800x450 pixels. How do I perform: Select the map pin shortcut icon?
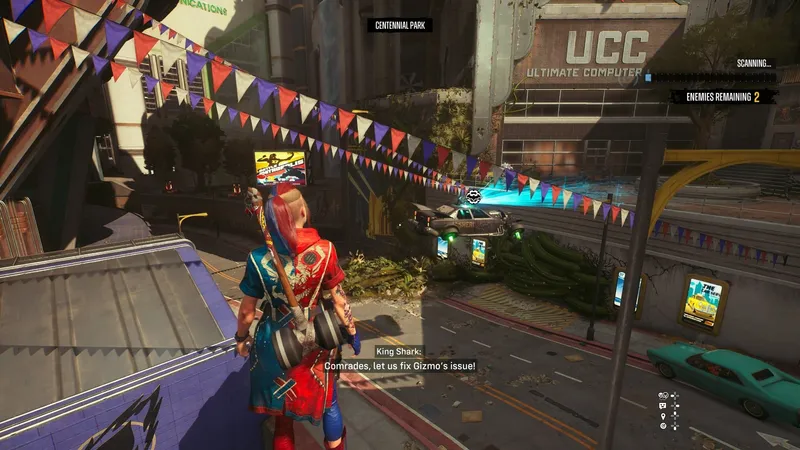click(663, 416)
